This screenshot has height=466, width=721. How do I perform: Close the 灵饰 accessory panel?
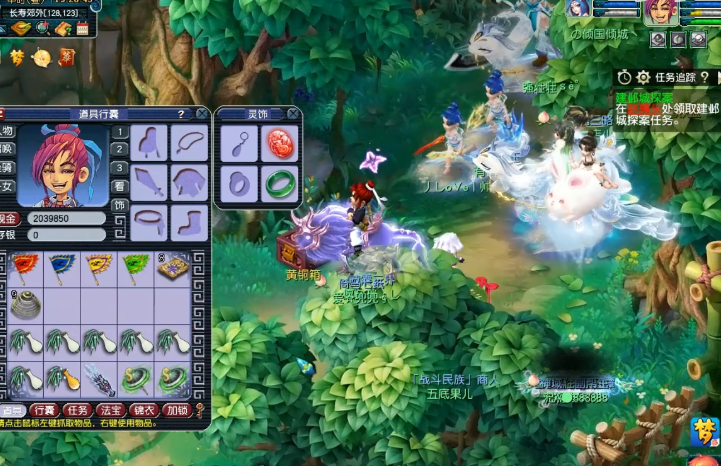(x=293, y=114)
